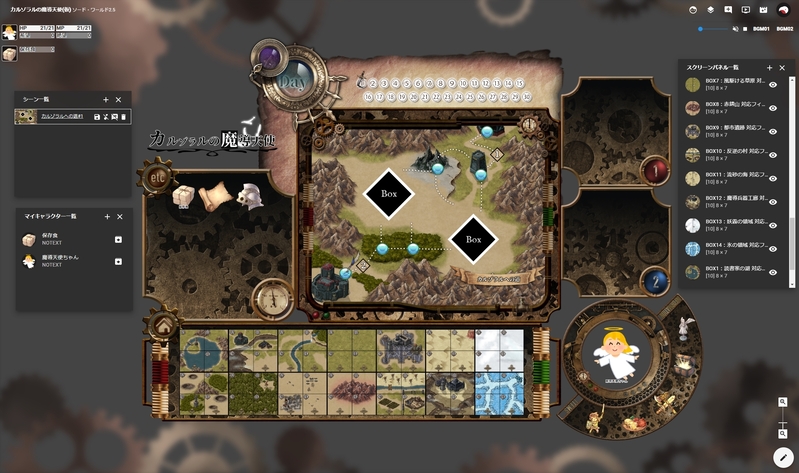Close the scene list panel

(x=119, y=100)
